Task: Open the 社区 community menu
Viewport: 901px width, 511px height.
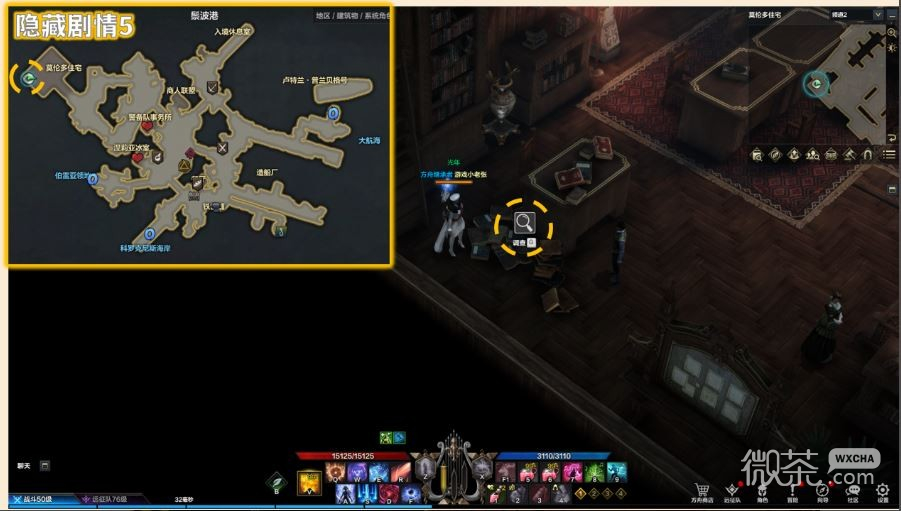Action: pos(853,490)
